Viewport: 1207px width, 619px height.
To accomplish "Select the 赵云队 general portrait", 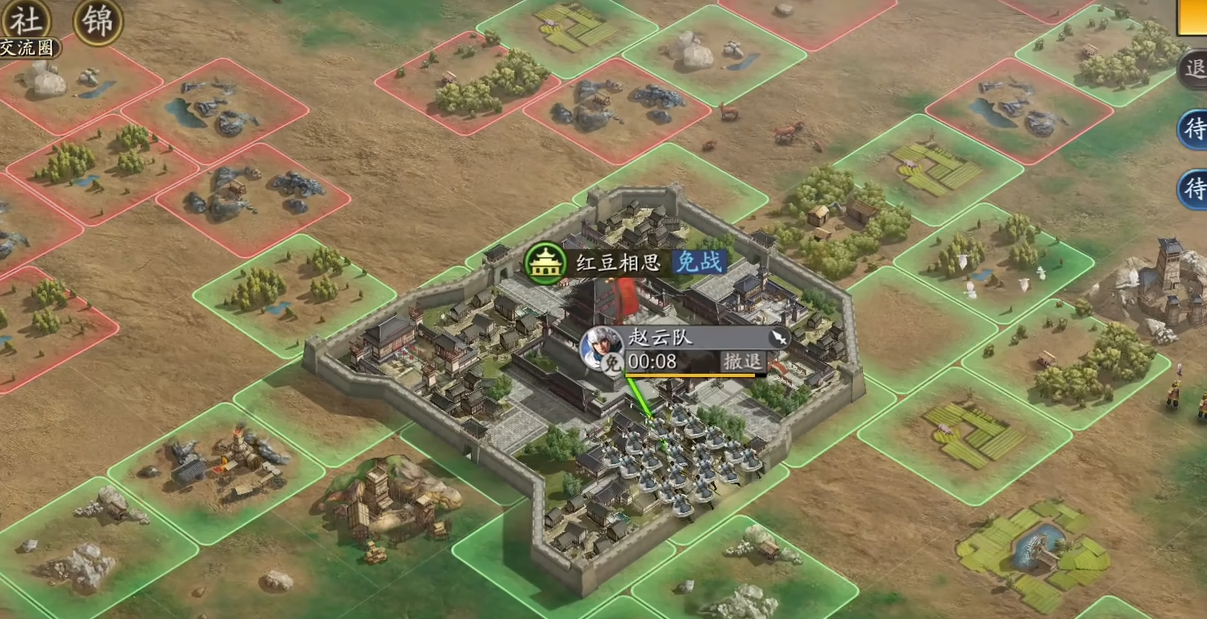I will (x=601, y=345).
